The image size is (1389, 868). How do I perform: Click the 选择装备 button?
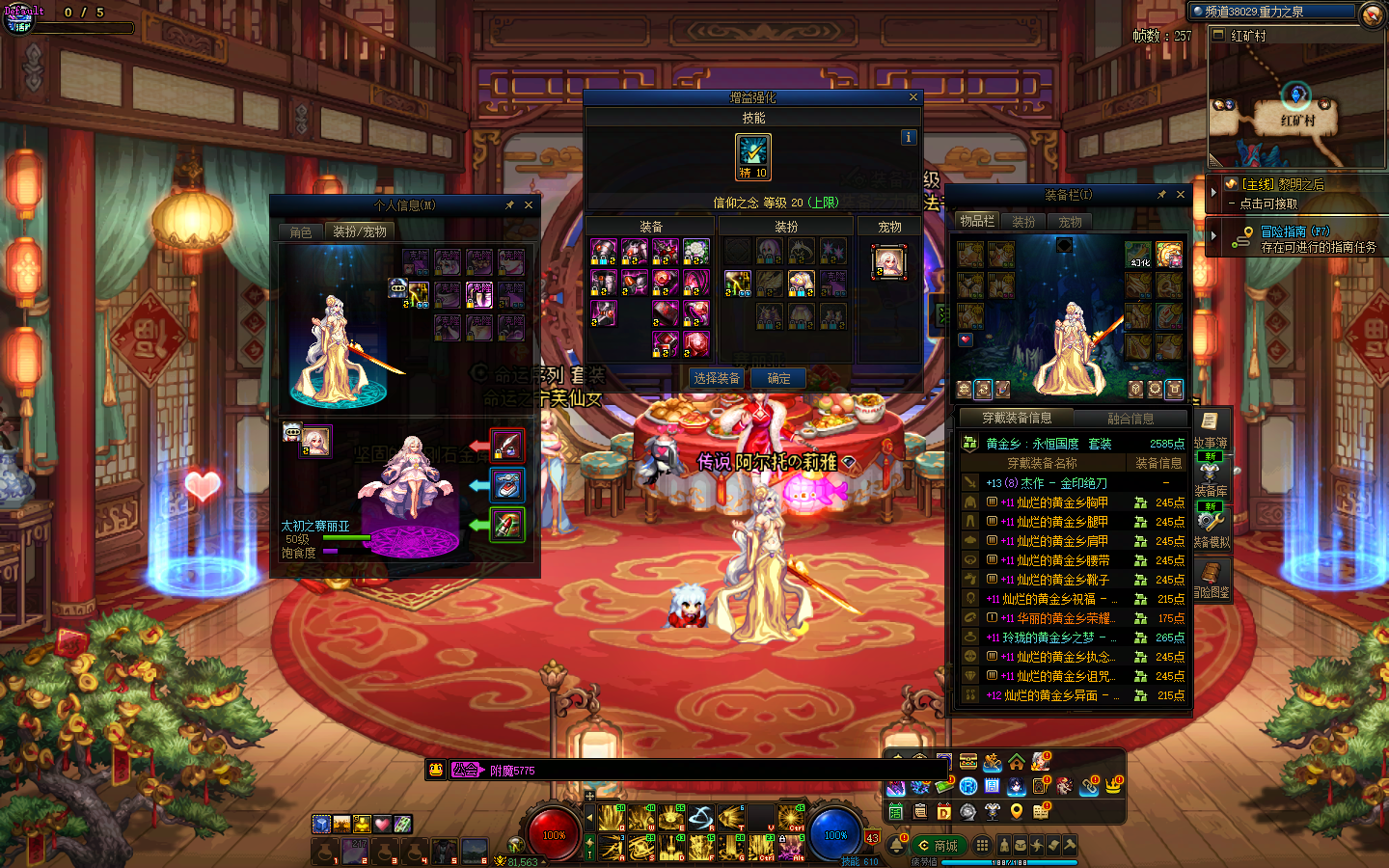[x=717, y=378]
